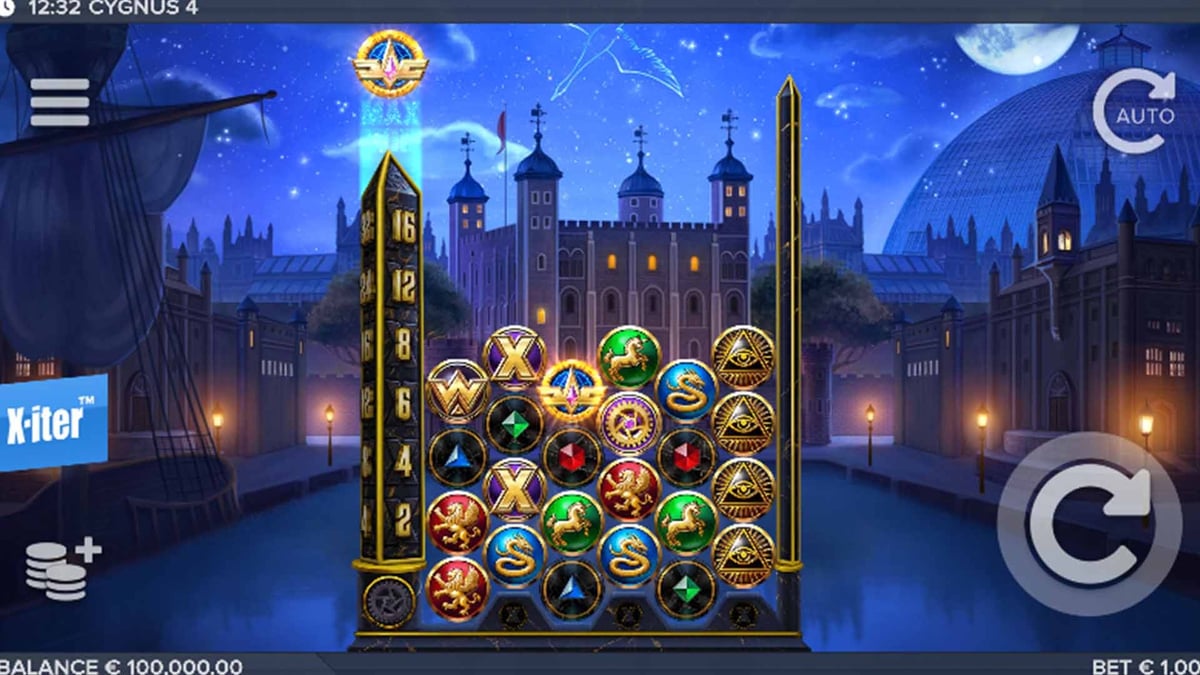Start autoplay with the AUTO button

[x=1135, y=112]
